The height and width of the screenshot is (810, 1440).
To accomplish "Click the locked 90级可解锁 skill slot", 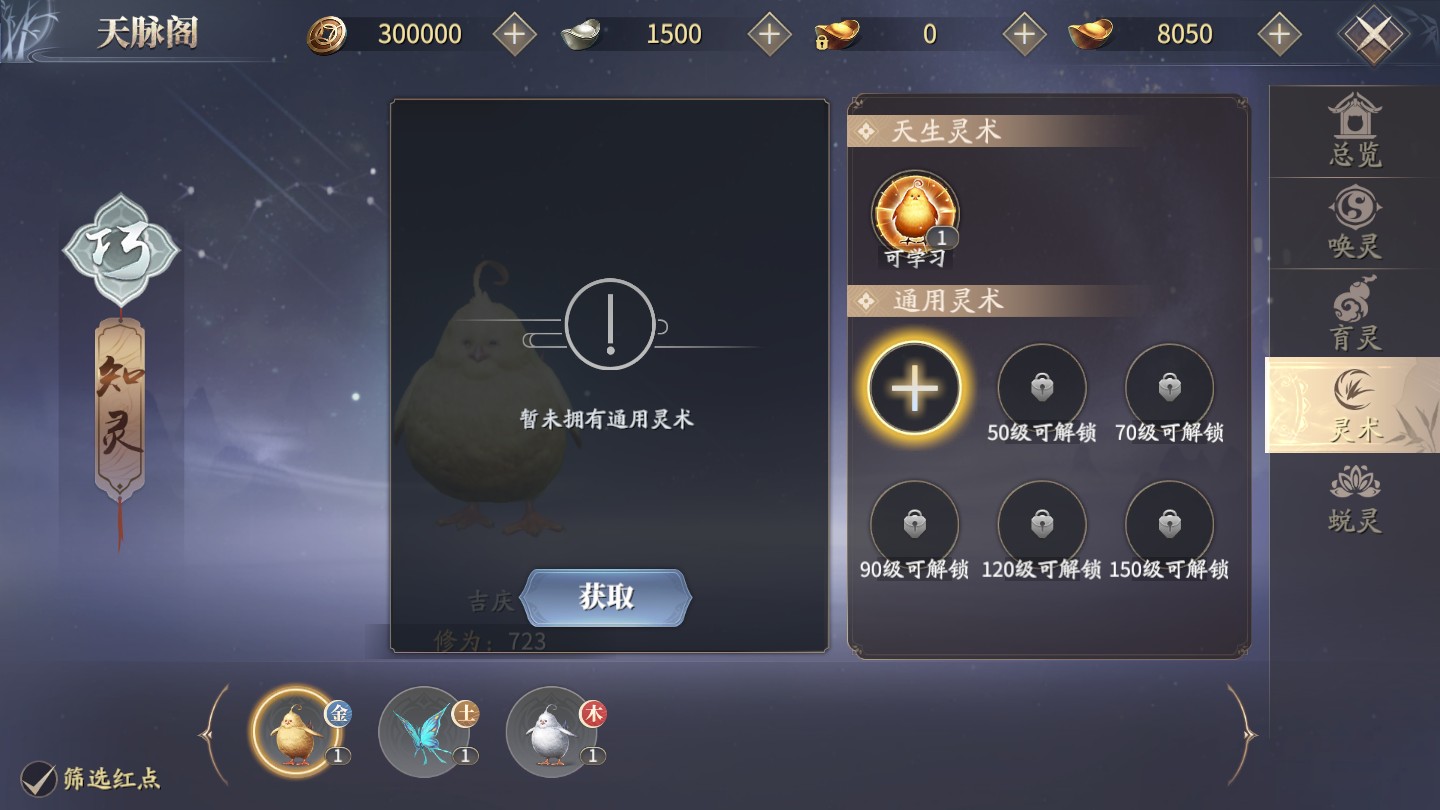I will [x=913, y=522].
